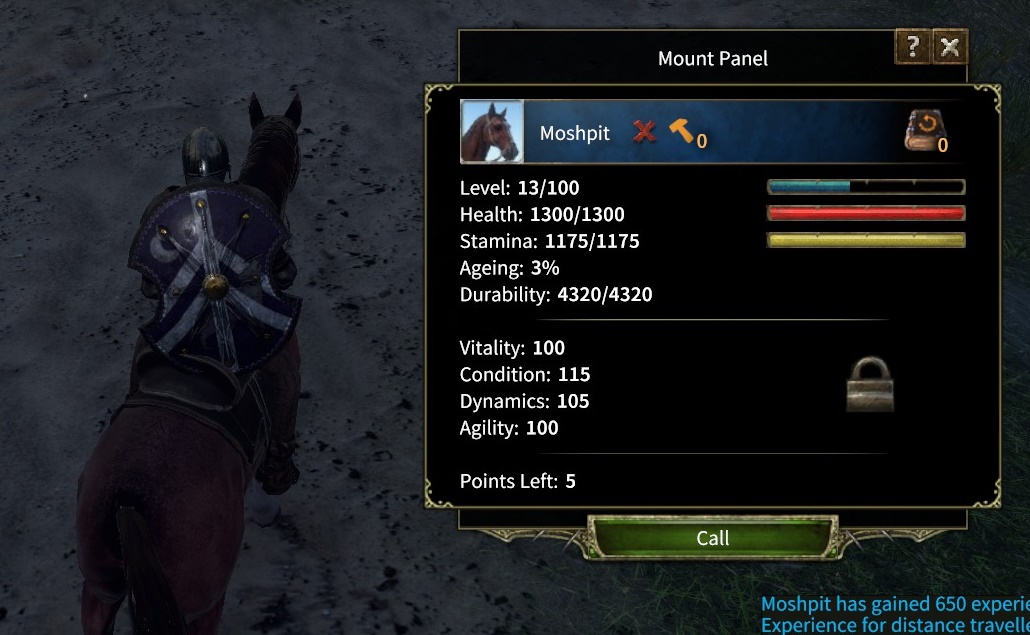
Task: Open the Mount Panel help button
Action: [x=912, y=47]
